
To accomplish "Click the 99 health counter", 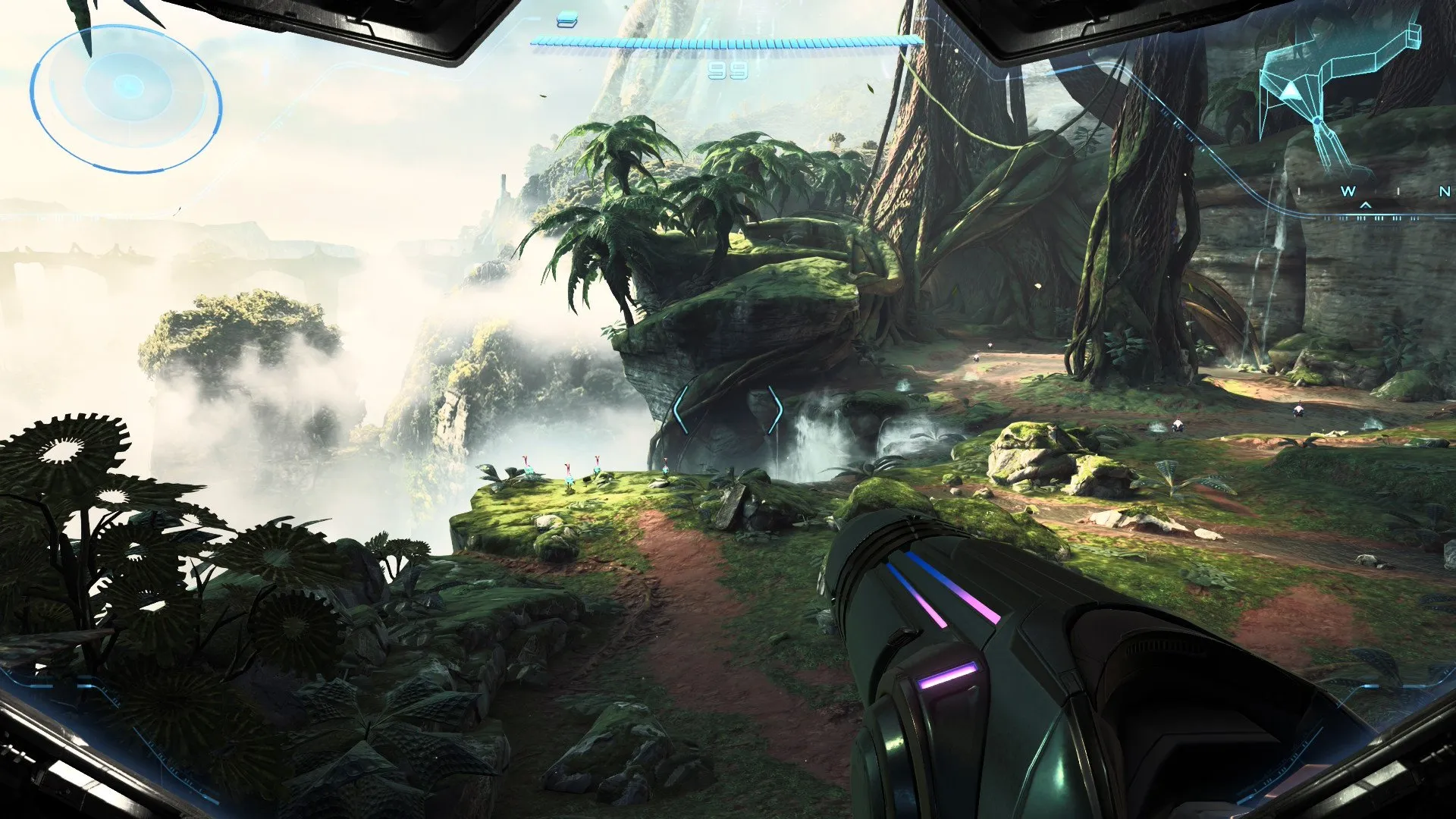I will pos(727,71).
